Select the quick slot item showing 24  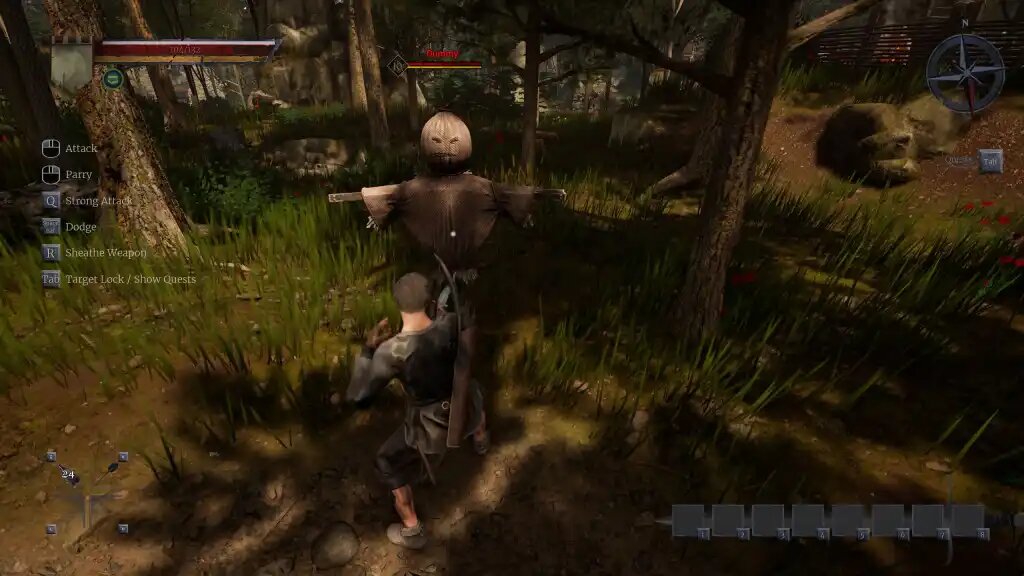pos(69,475)
